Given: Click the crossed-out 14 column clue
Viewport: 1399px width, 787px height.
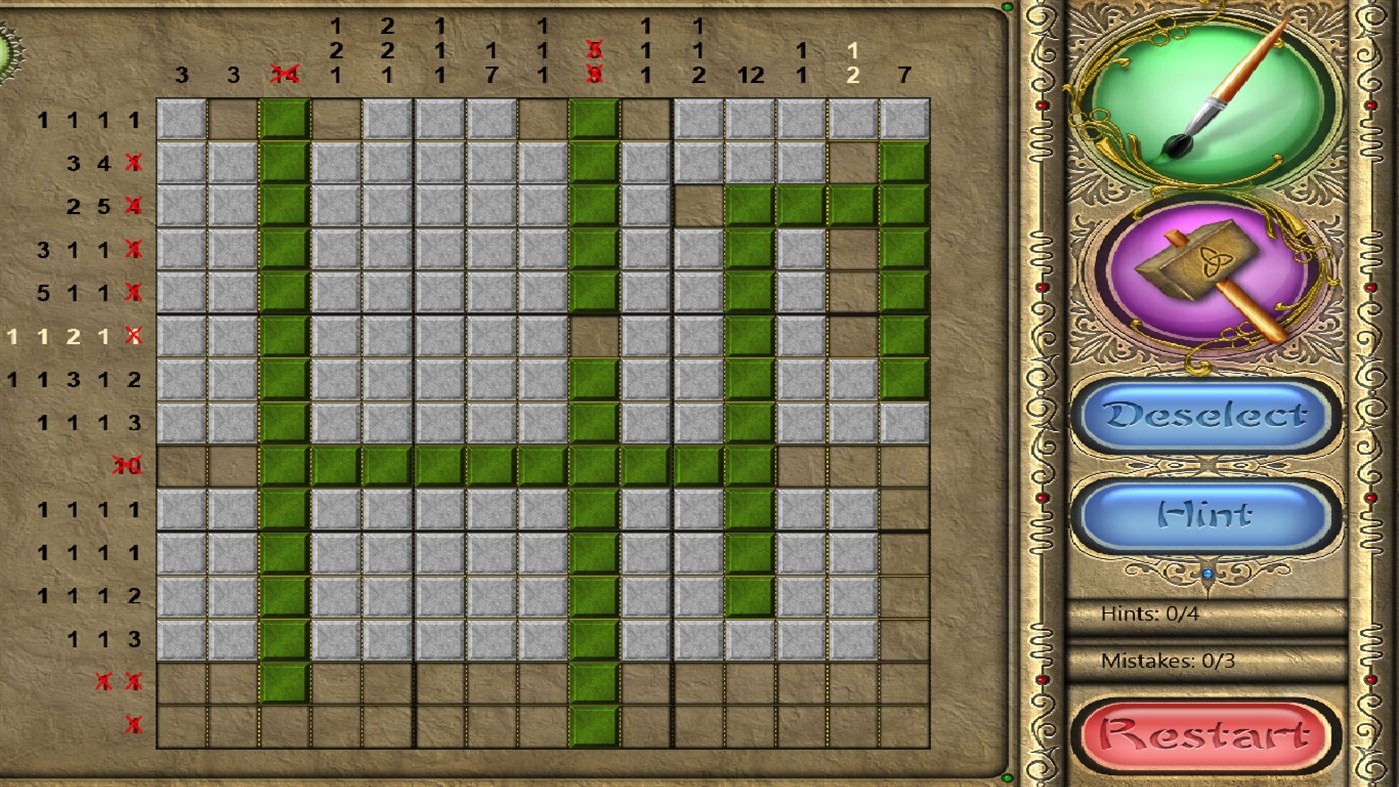Looking at the screenshot, I should coord(283,74).
